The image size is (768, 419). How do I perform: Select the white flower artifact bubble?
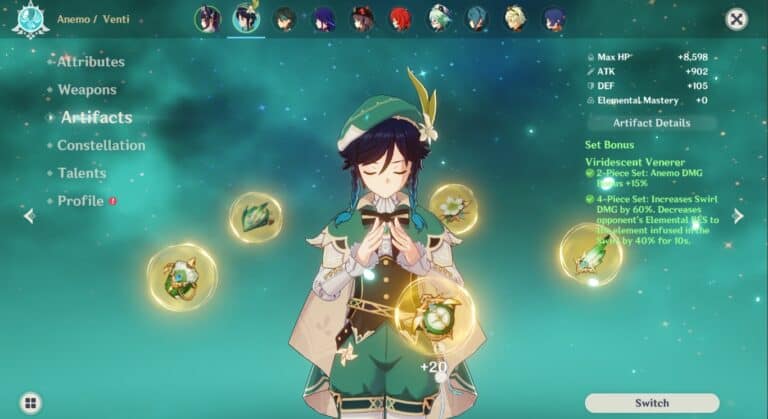[455, 207]
